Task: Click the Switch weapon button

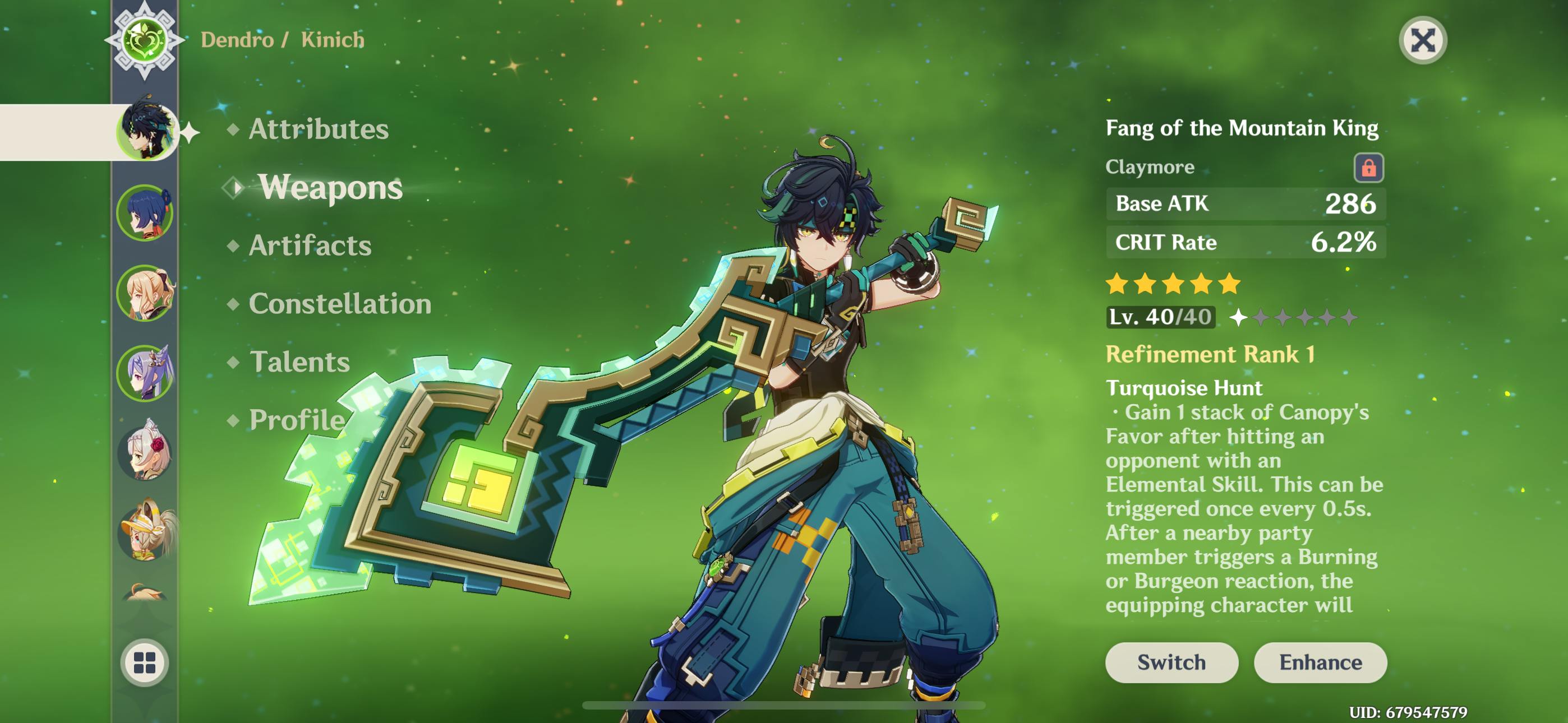Action: coord(1171,662)
